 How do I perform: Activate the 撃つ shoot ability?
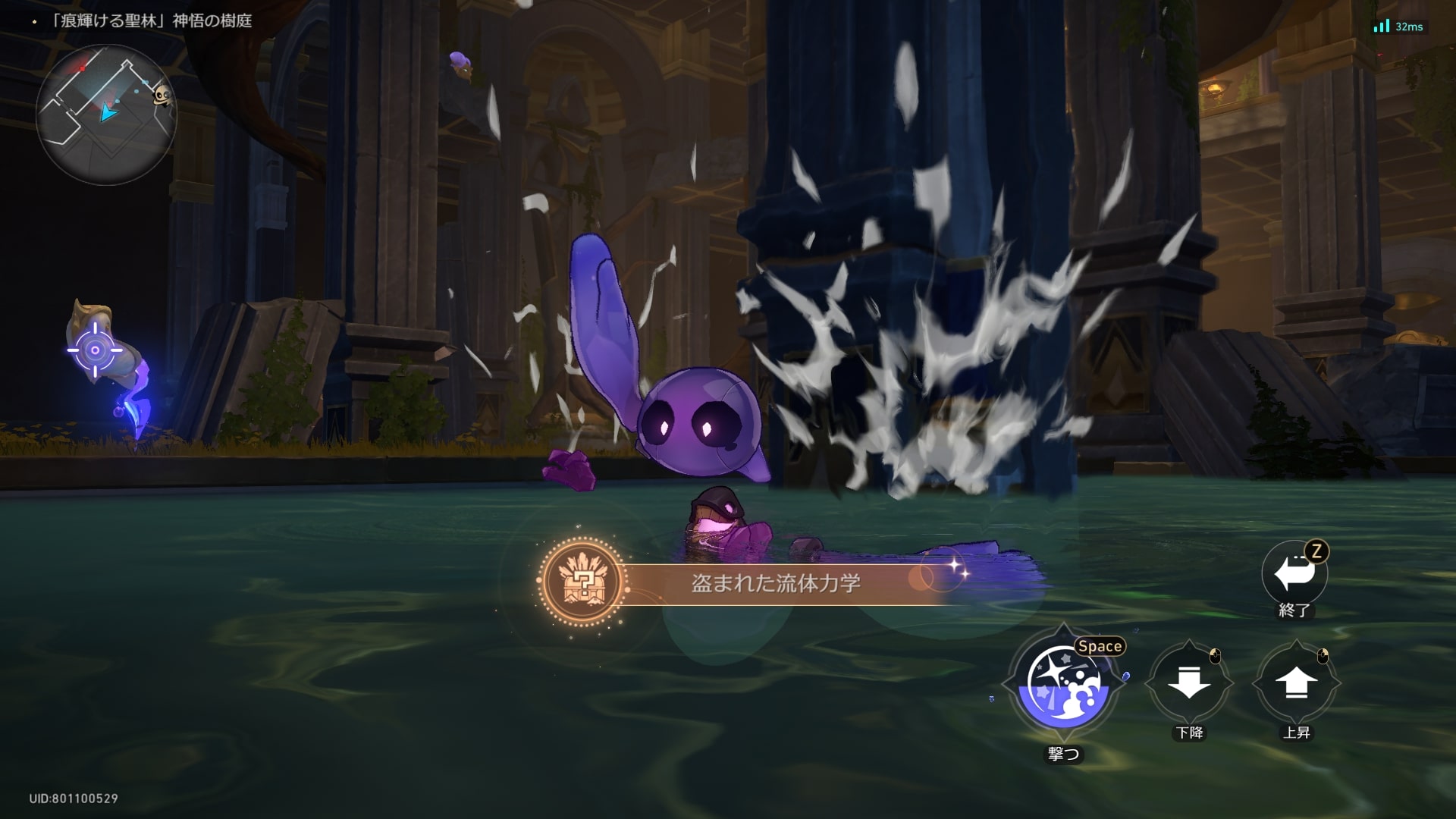pyautogui.click(x=1063, y=686)
